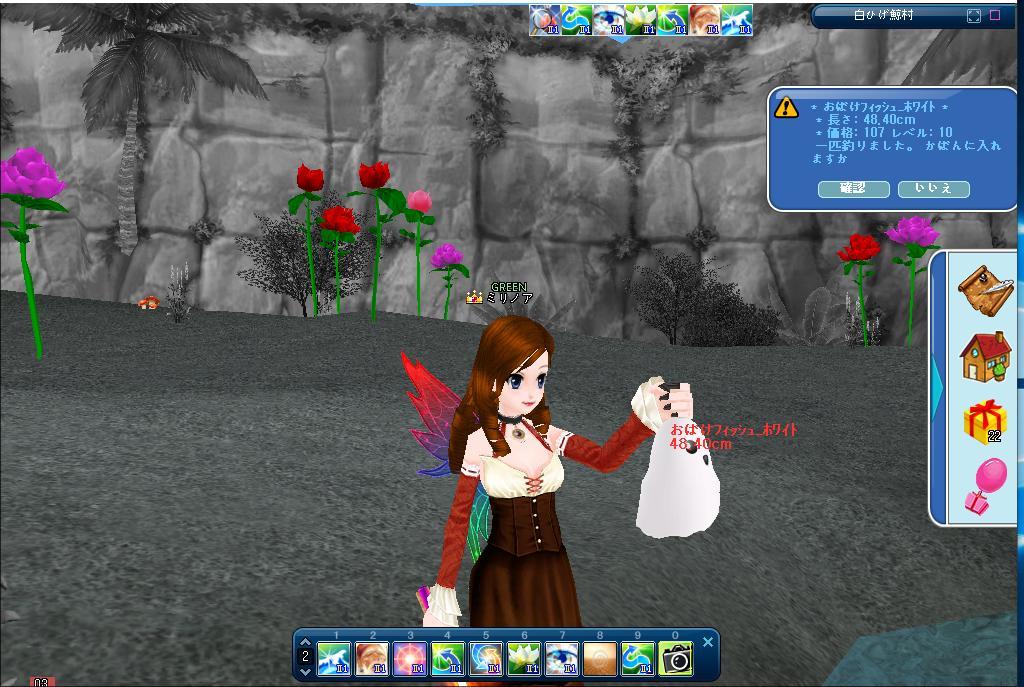Image resolution: width=1024 pixels, height=687 pixels.
Task: Open the house icon in side panel
Action: 985,356
